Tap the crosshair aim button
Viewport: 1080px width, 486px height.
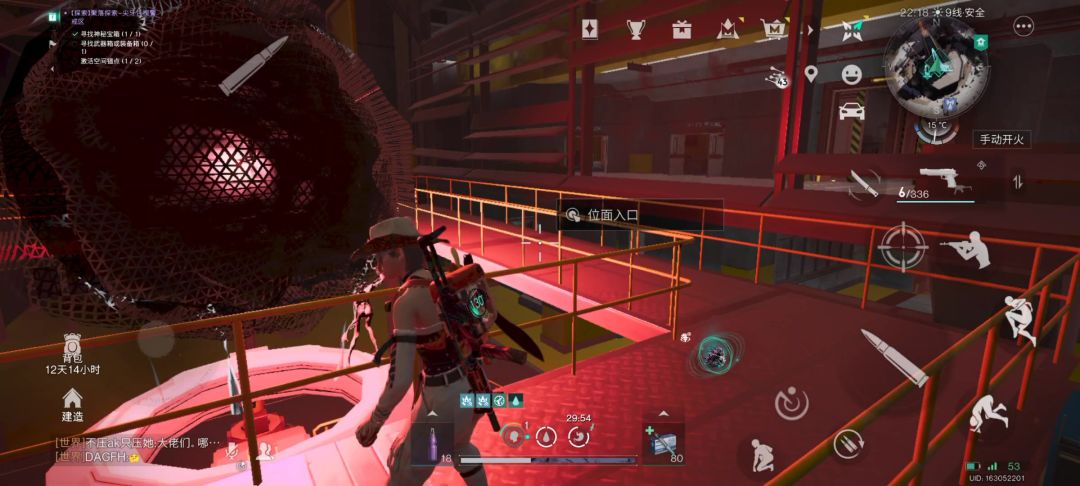(x=902, y=246)
